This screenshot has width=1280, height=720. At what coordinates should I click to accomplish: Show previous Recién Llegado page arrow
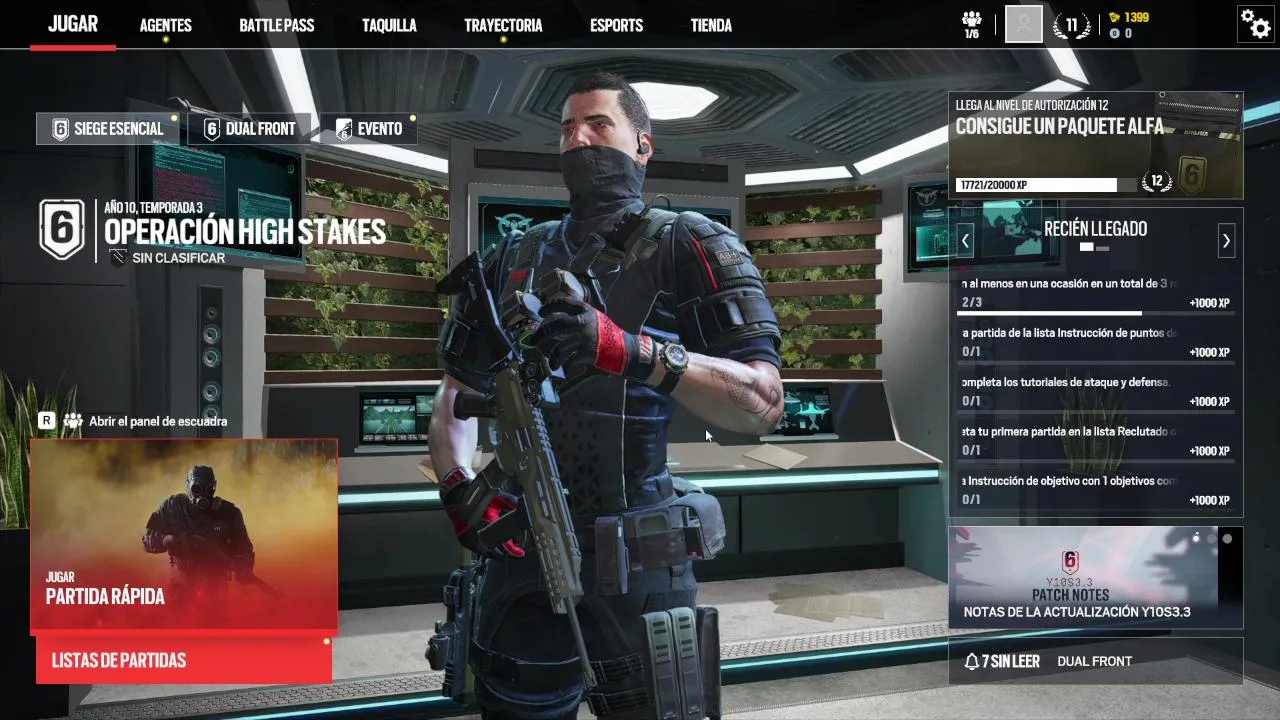(x=965, y=240)
